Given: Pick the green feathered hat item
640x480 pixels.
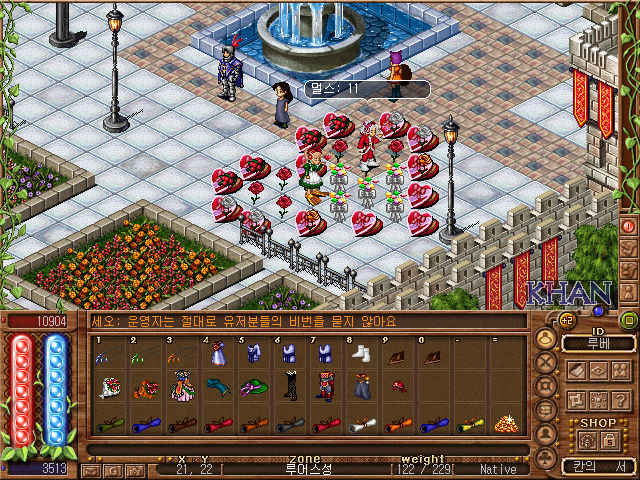Looking at the screenshot, I should 254,387.
